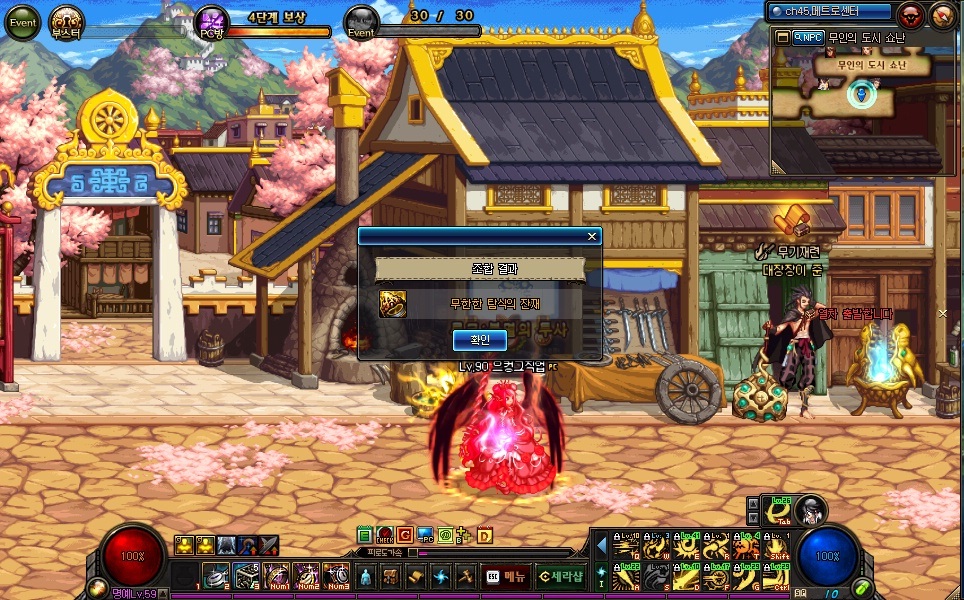This screenshot has width=964, height=600.
Task: Open the 부스터 booster icon
Action: (68, 21)
